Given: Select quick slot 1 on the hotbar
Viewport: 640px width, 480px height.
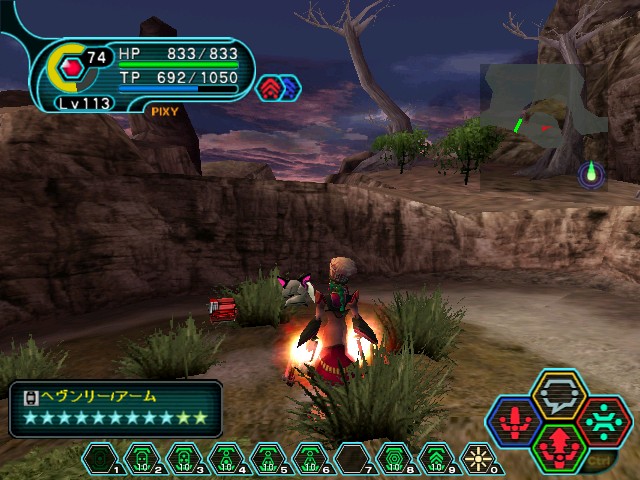Looking at the screenshot, I should [100, 459].
